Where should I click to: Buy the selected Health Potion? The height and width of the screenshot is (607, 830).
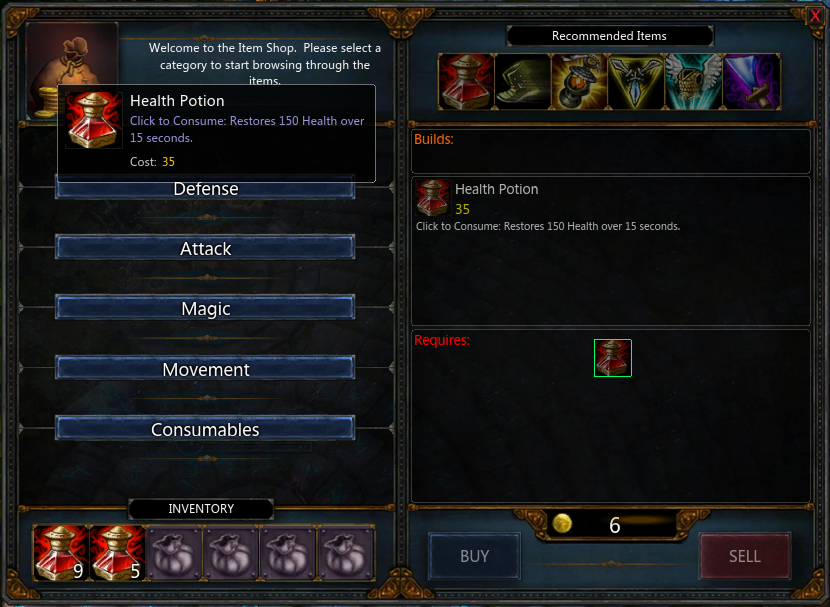click(474, 556)
